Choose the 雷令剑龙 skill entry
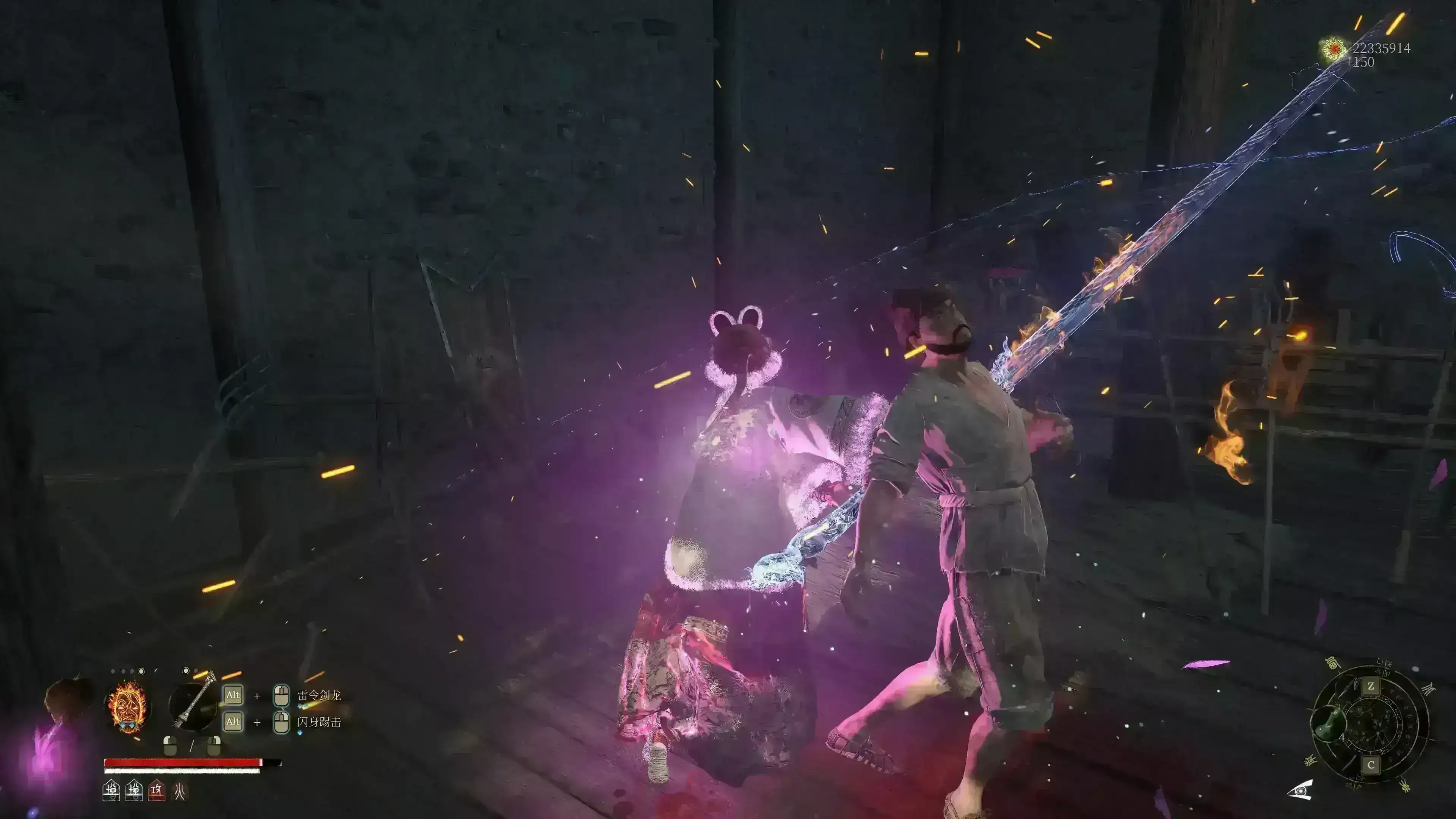1456x819 pixels. [319, 695]
